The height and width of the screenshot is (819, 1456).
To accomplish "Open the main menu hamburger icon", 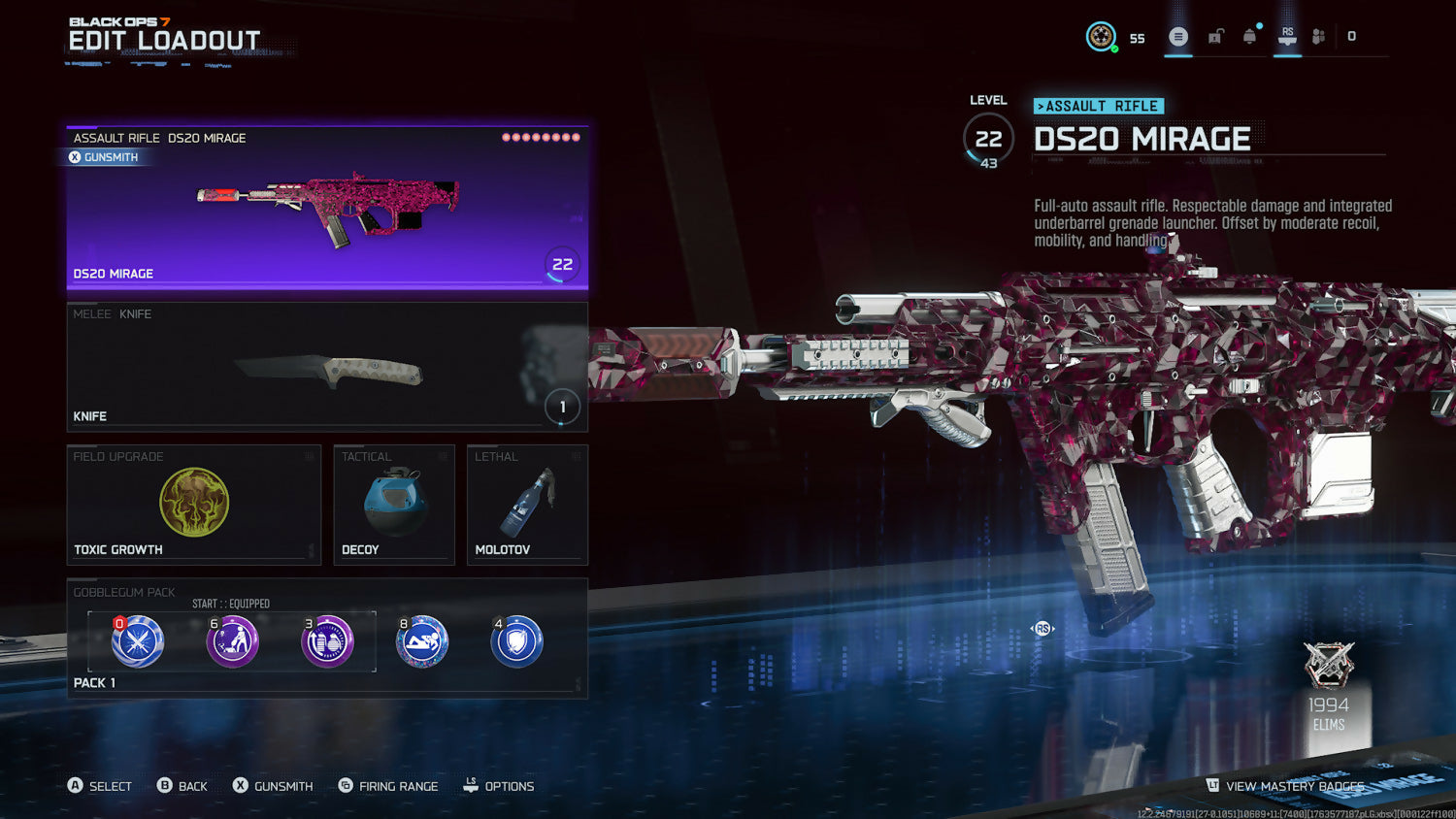I will [1178, 37].
